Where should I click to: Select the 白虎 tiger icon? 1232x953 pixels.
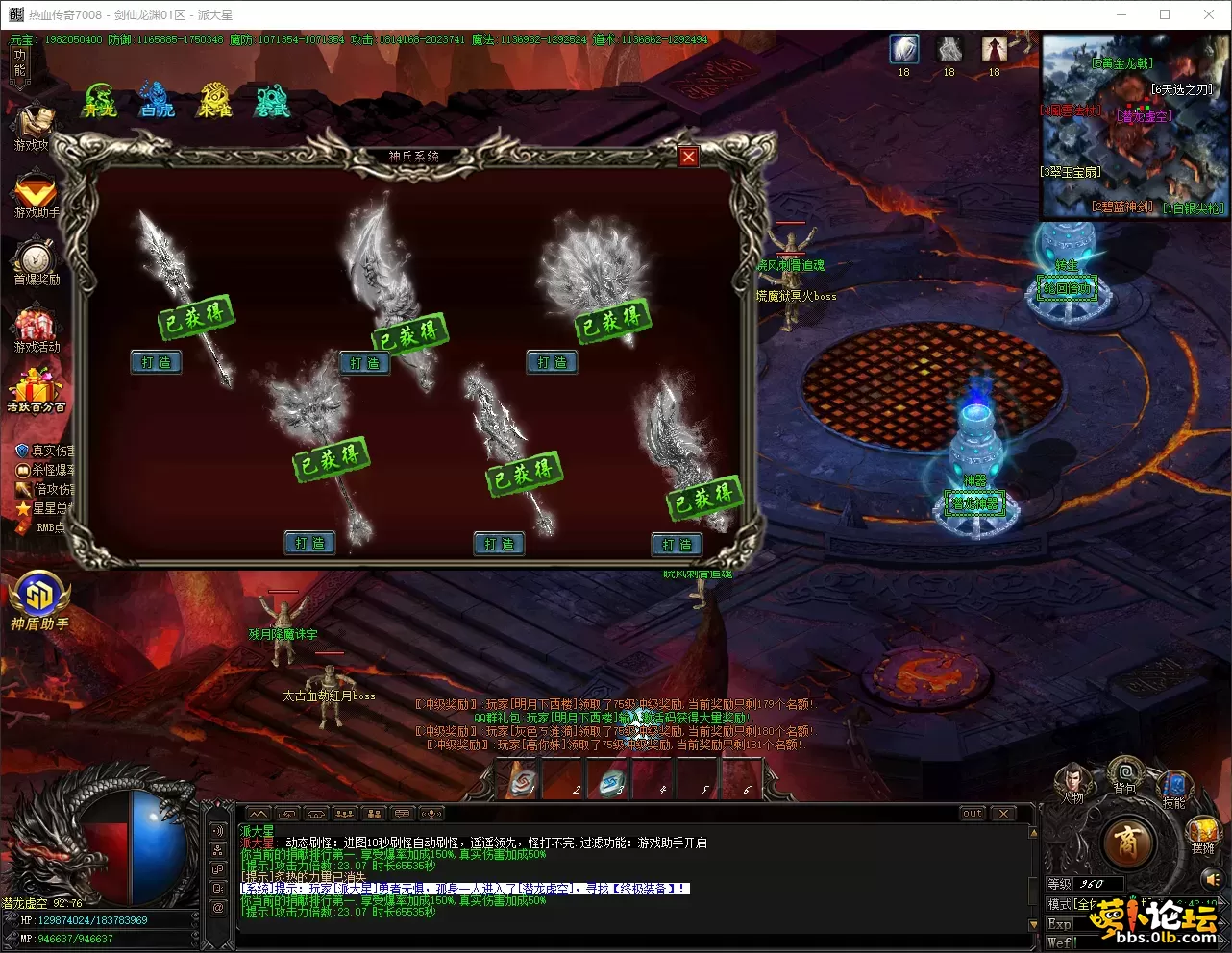(157, 101)
